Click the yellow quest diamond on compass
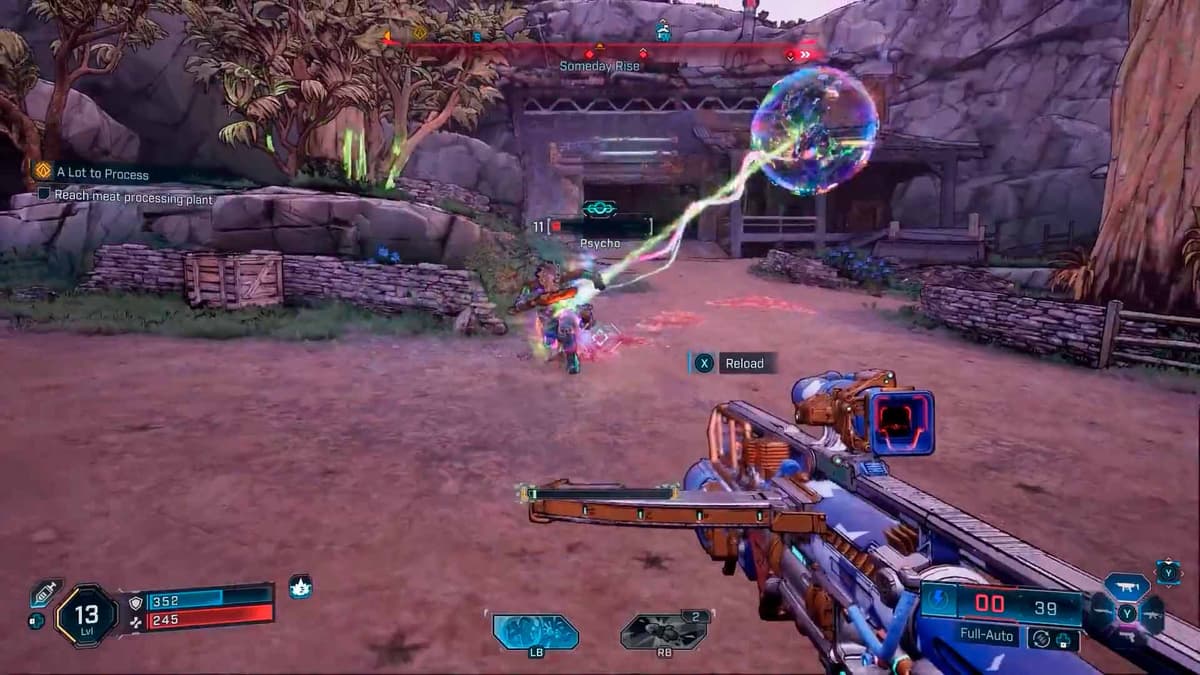1200x675 pixels. coord(420,33)
